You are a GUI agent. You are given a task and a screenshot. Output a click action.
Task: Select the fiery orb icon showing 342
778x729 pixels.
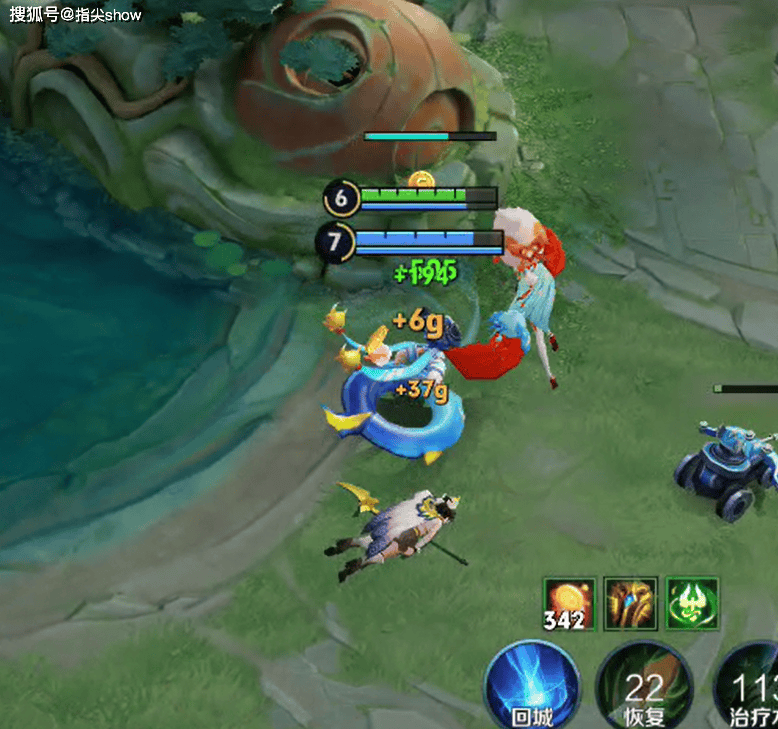point(569,603)
